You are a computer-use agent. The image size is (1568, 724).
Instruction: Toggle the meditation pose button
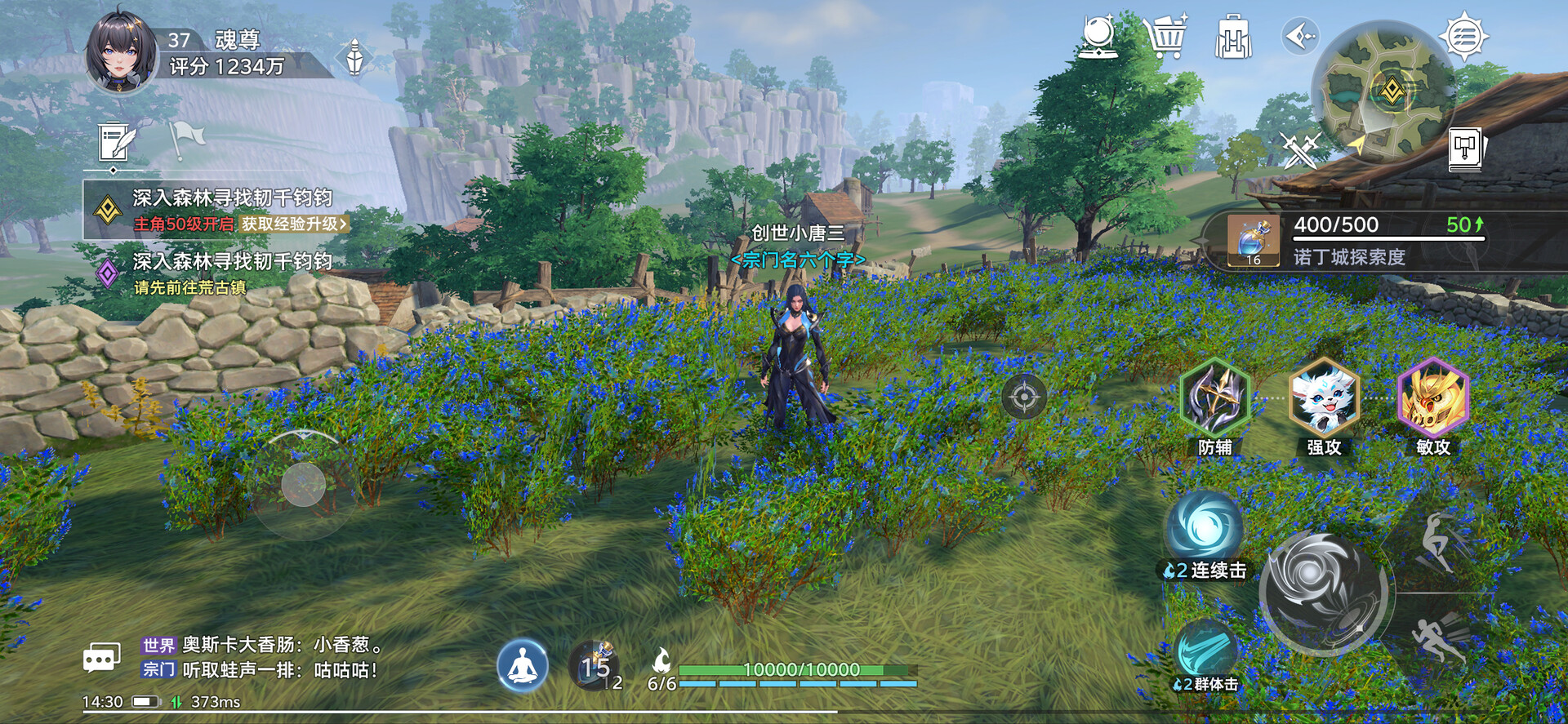[523, 666]
